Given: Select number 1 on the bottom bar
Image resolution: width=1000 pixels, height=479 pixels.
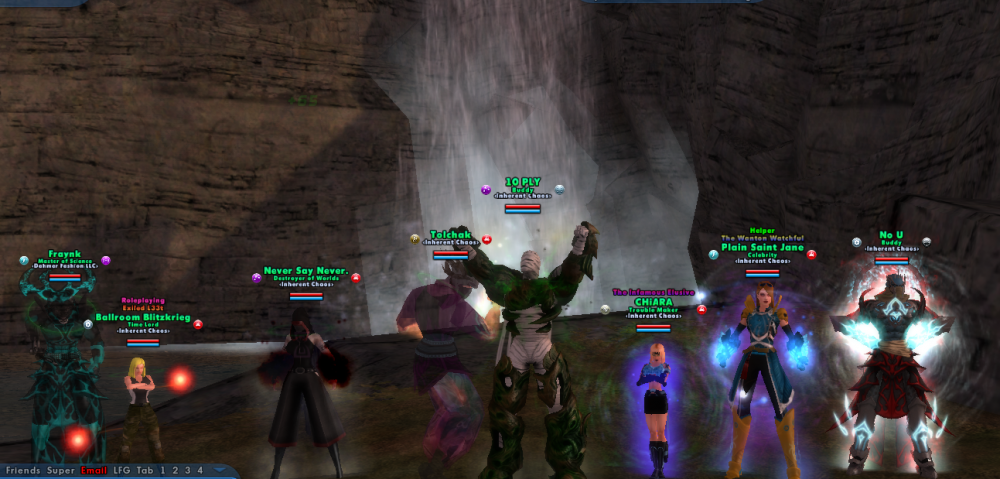Looking at the screenshot, I should (163, 470).
